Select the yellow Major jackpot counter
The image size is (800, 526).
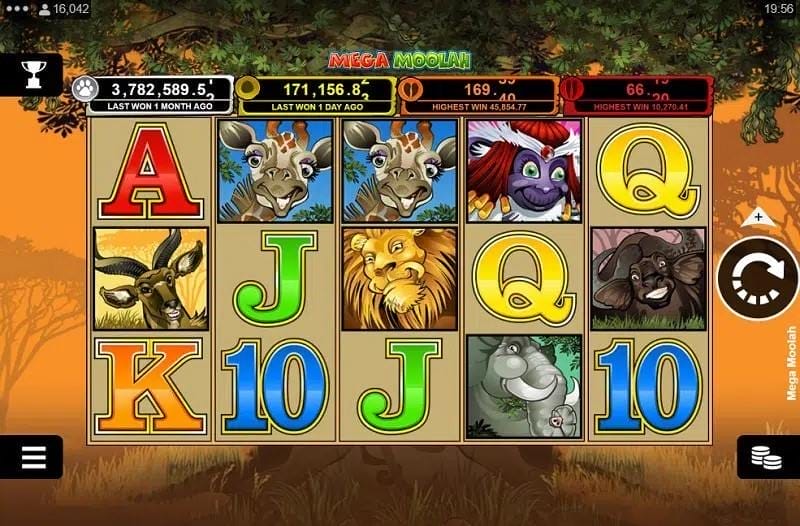[317, 96]
